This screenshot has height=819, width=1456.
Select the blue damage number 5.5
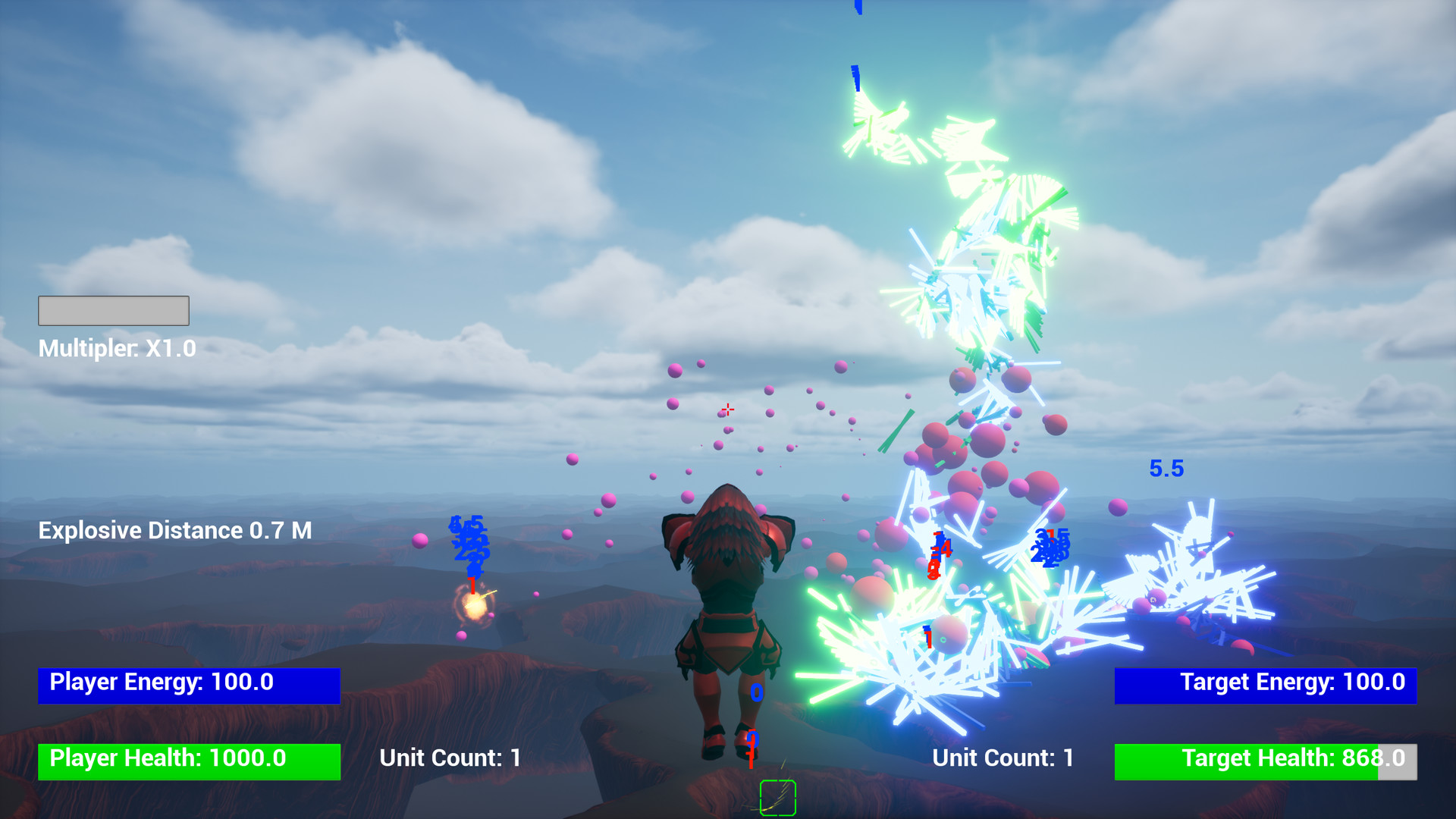click(1166, 469)
